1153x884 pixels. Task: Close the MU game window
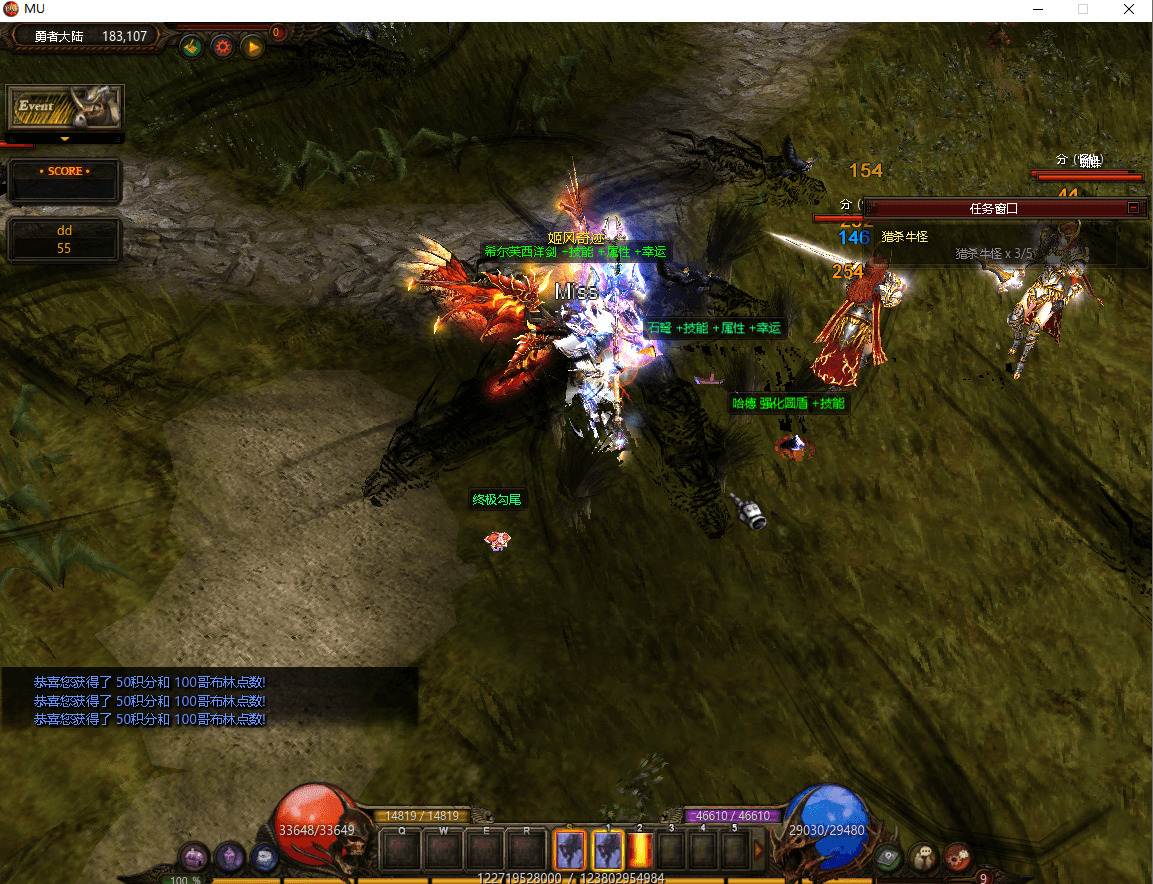(x=1128, y=9)
